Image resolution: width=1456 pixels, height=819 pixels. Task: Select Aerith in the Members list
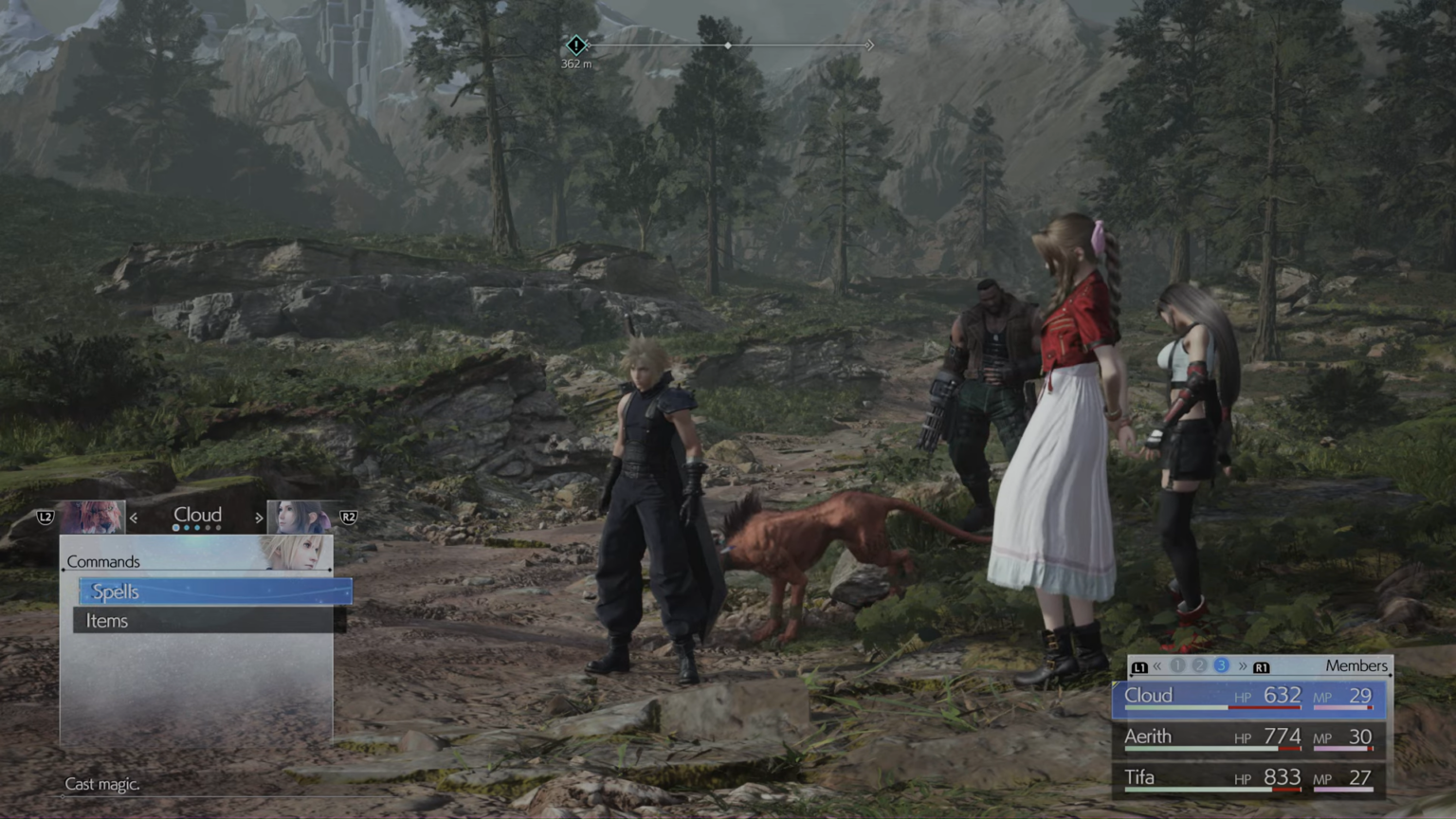point(1248,737)
